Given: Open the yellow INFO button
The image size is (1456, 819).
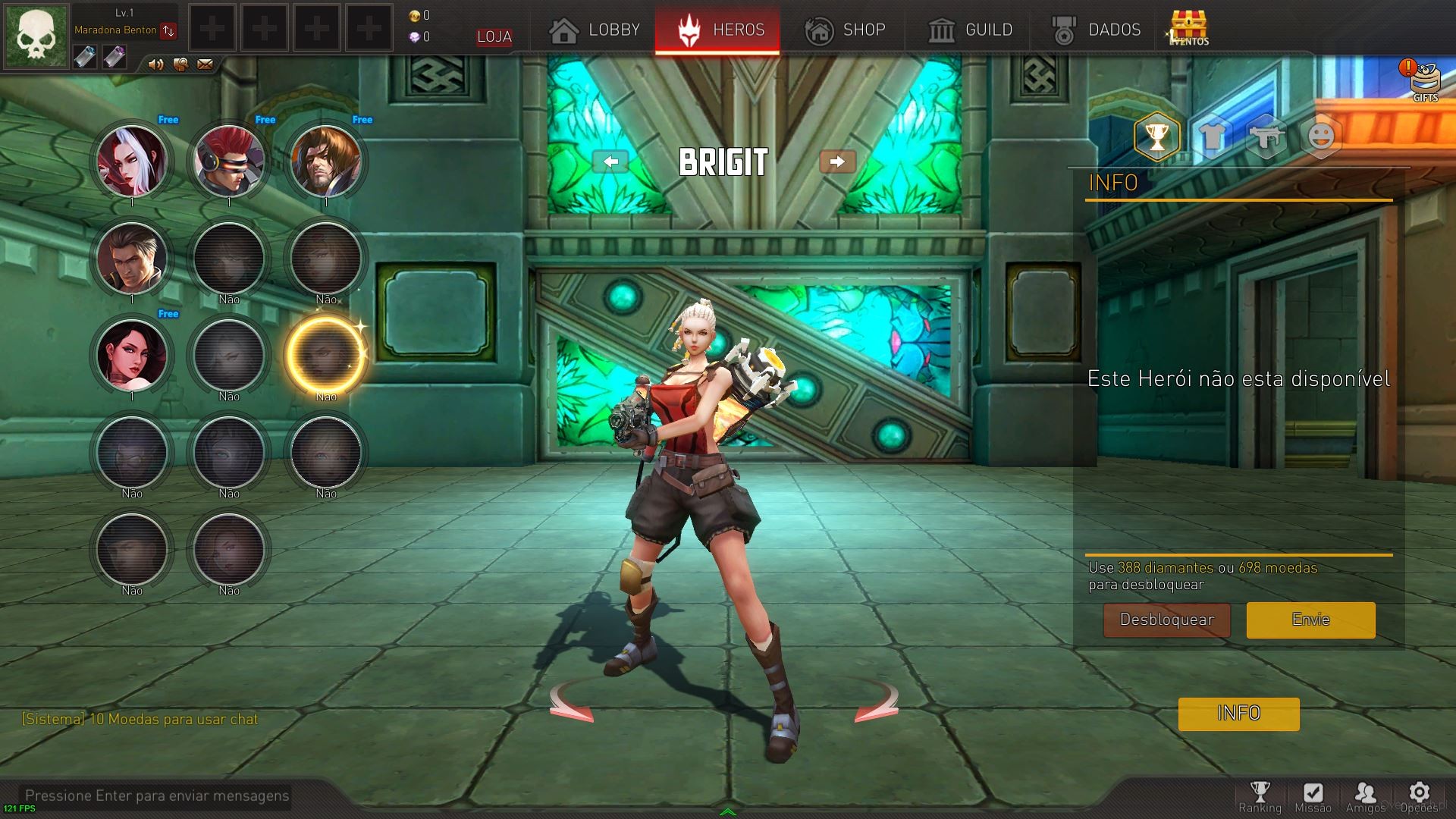Looking at the screenshot, I should pos(1238,714).
